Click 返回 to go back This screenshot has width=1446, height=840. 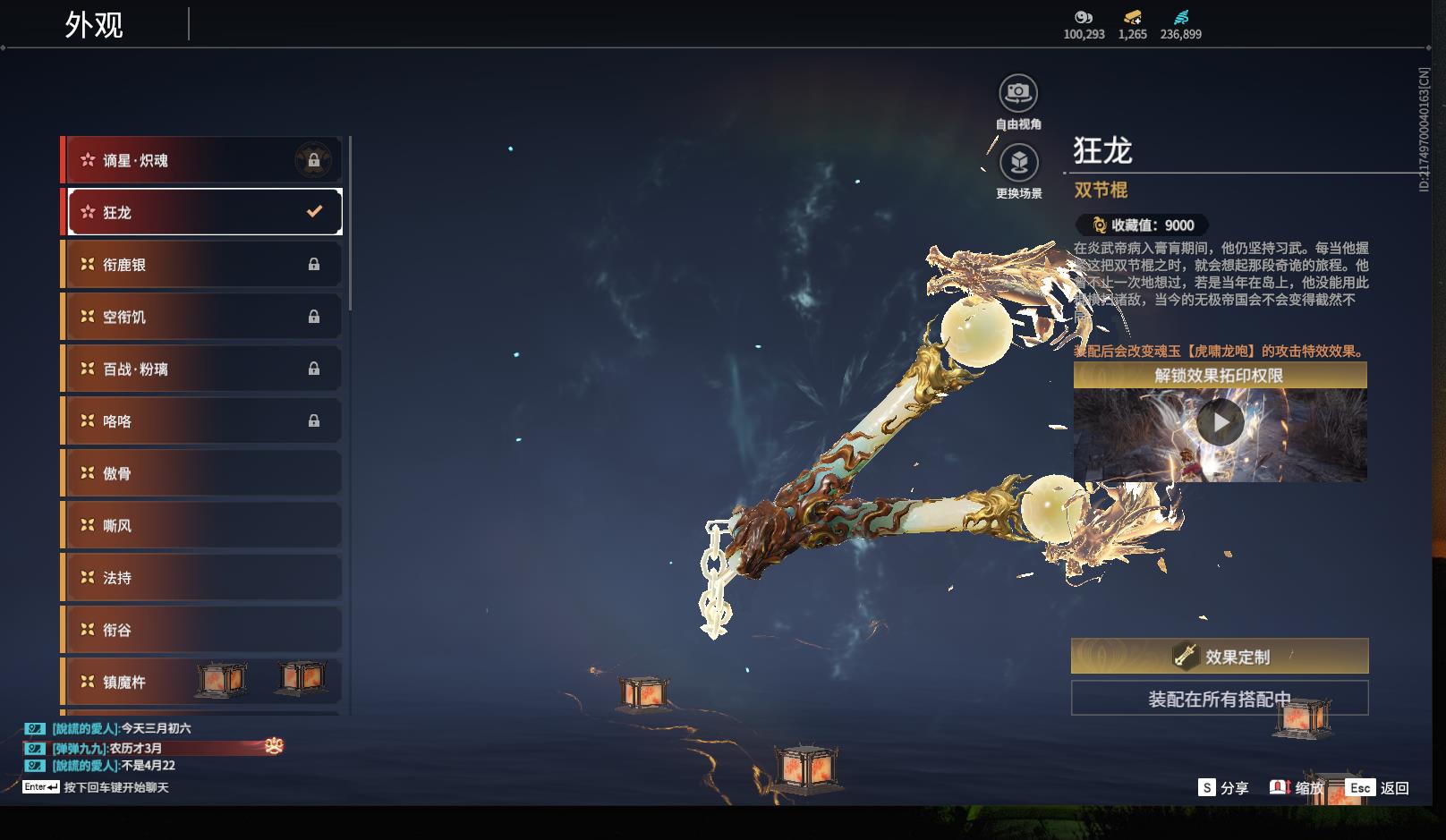pyautogui.click(x=1378, y=787)
